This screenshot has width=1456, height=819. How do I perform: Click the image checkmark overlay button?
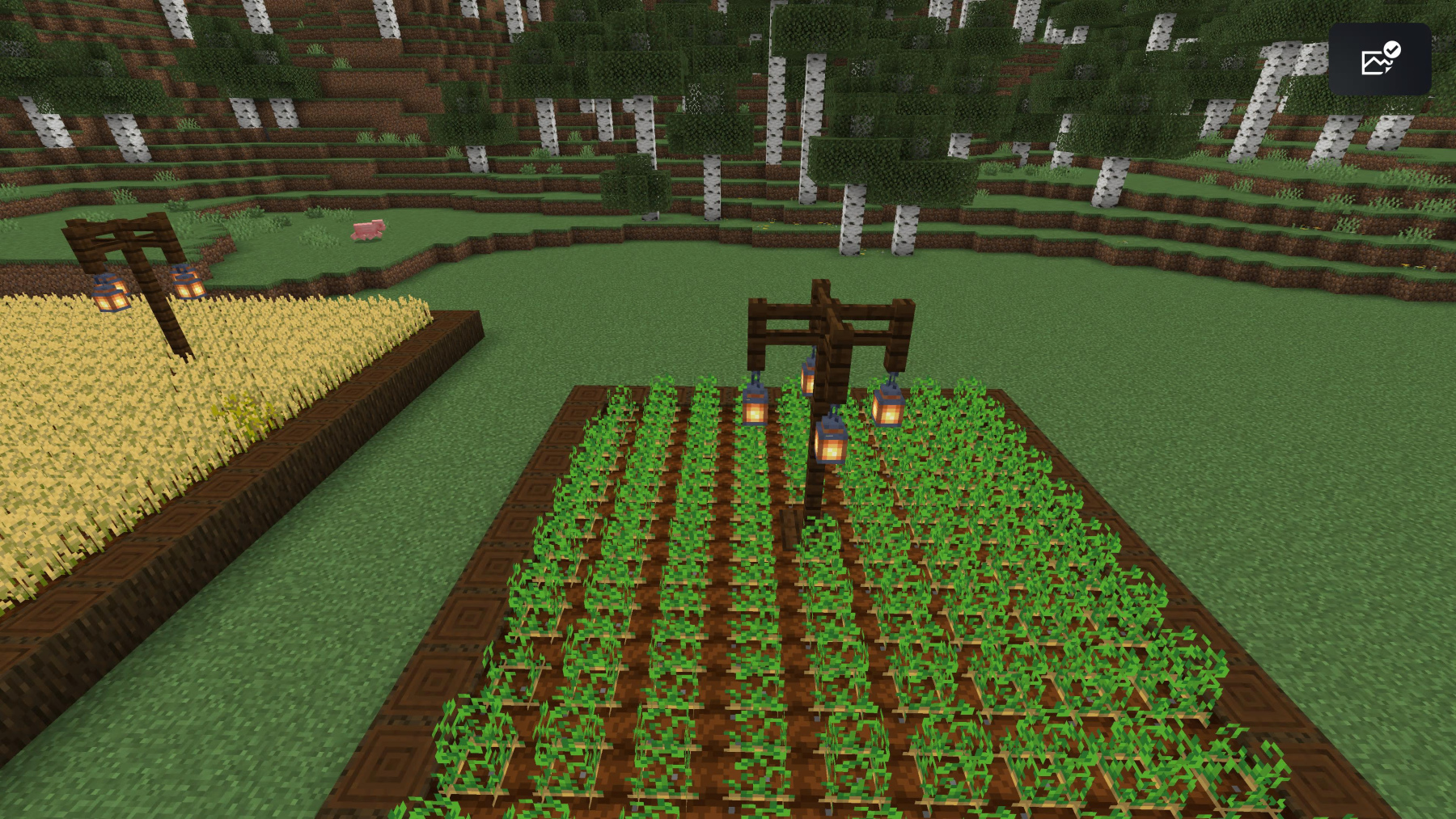pyautogui.click(x=1379, y=59)
